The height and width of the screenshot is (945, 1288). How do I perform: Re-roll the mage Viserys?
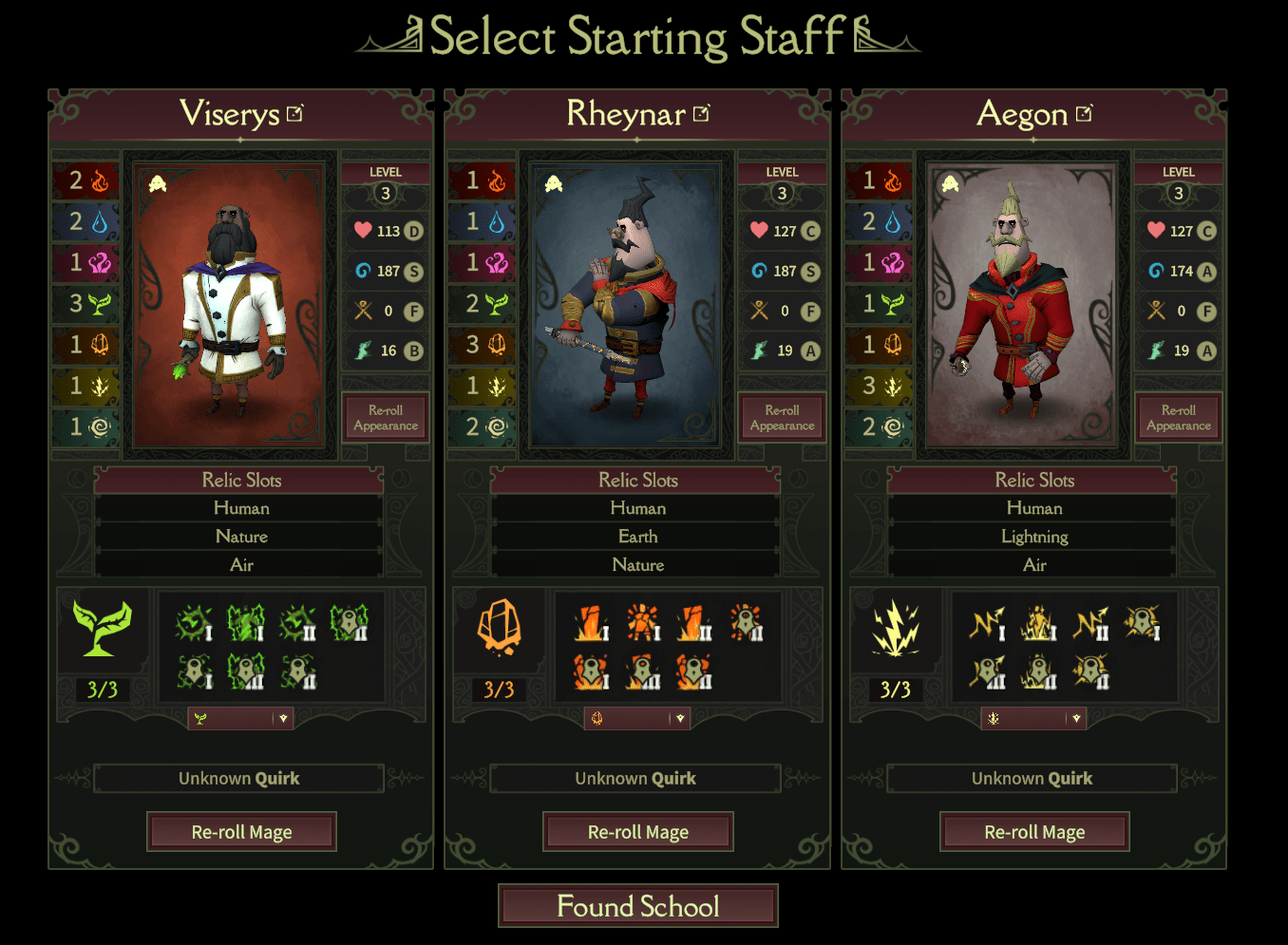click(241, 832)
